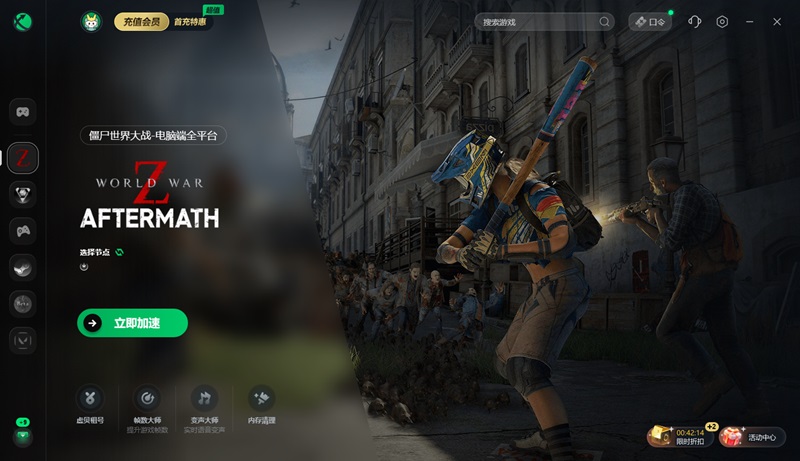Open the medal icon tool
The height and width of the screenshot is (461, 800).
[x=90, y=405]
